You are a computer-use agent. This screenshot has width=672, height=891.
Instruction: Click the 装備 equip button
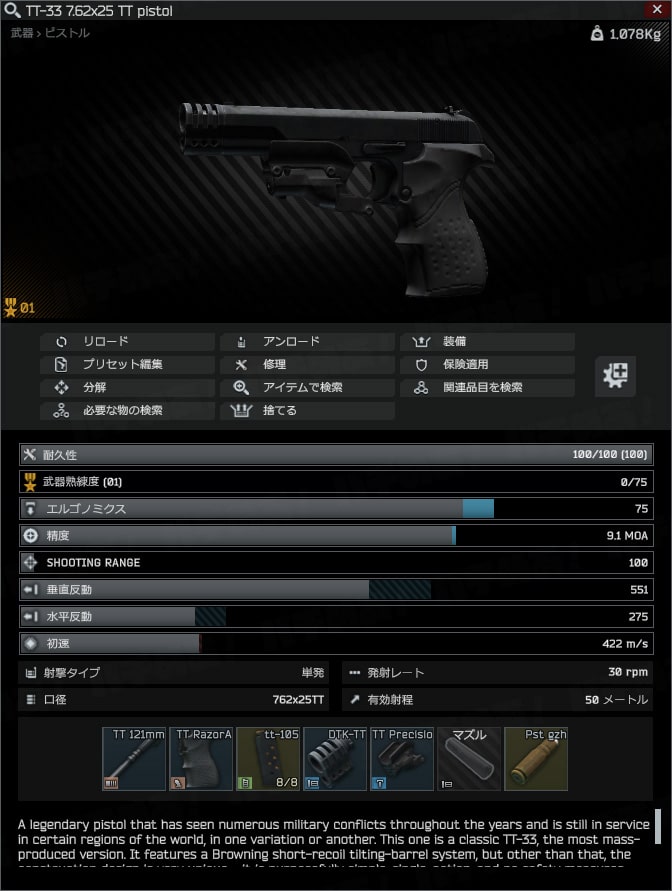point(487,341)
